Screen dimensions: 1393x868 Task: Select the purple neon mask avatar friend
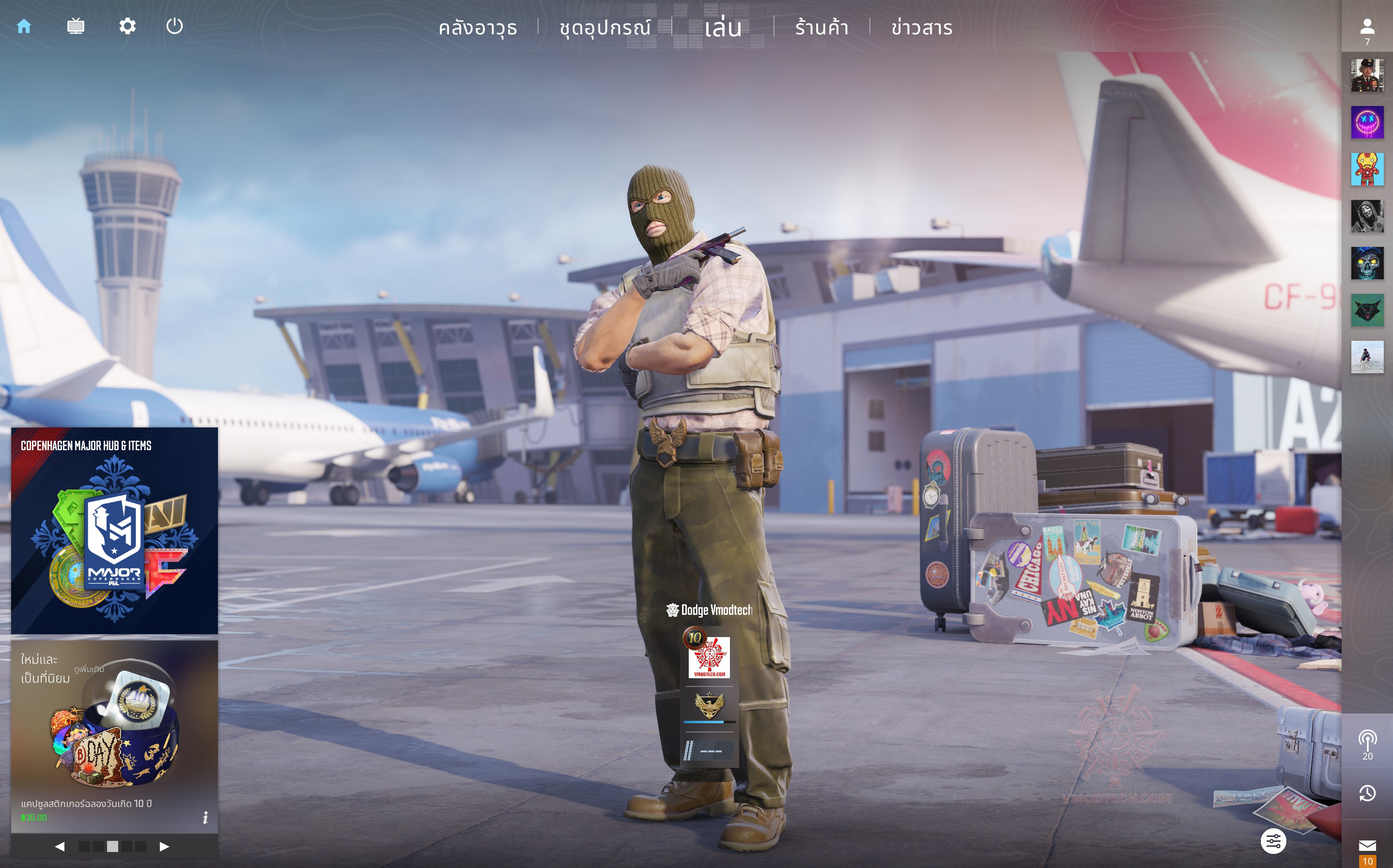(1367, 122)
